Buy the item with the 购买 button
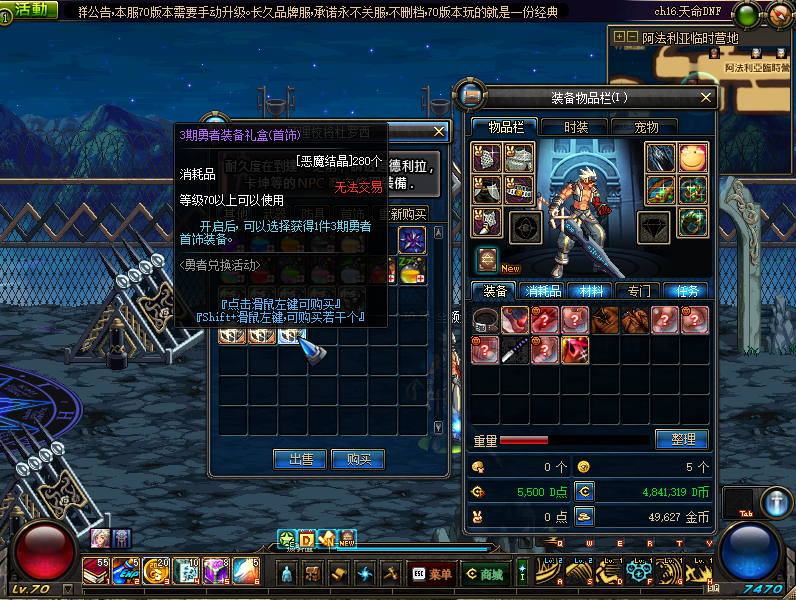Viewport: 796px width, 600px height. (358, 459)
